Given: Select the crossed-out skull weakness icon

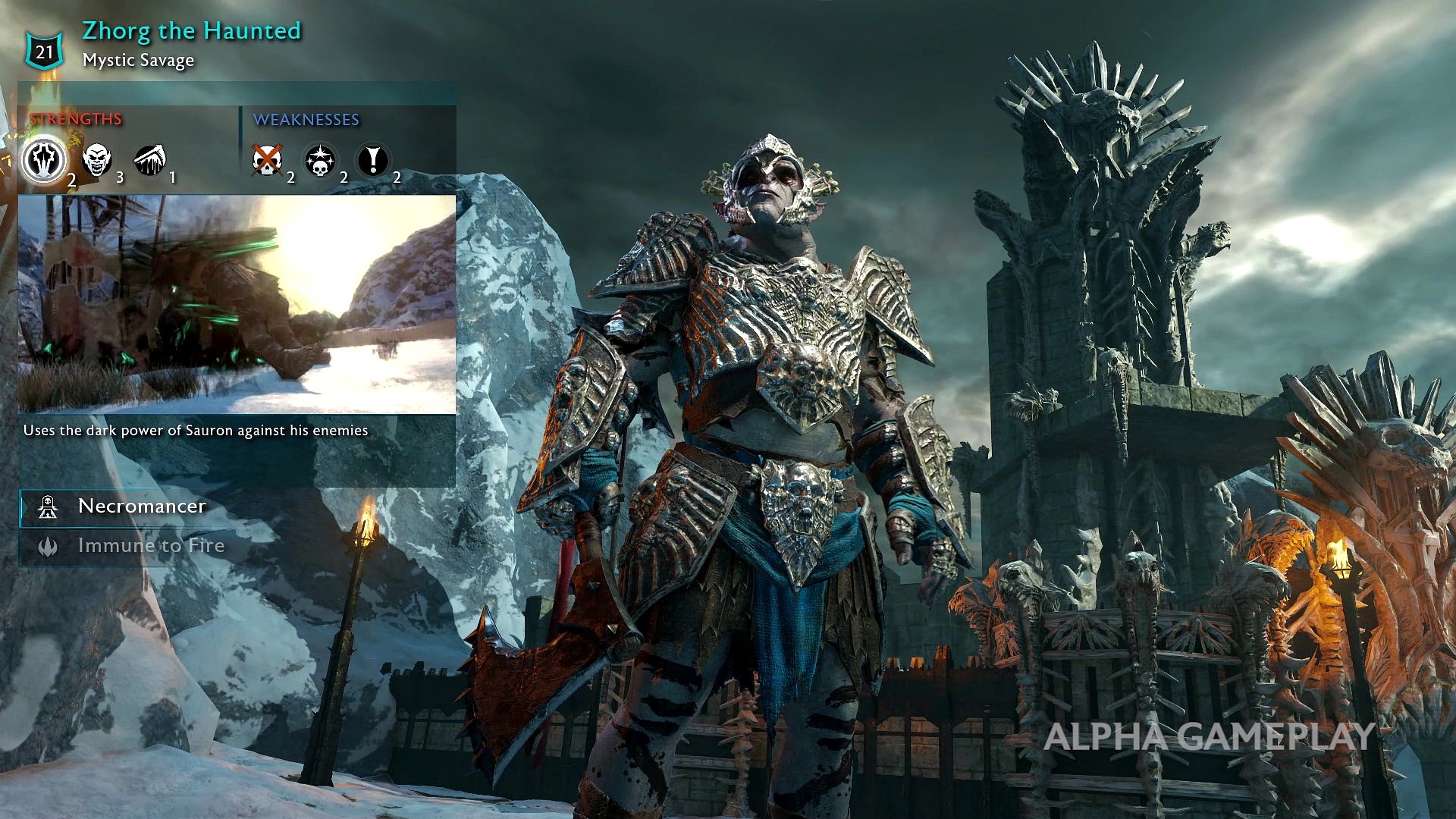Looking at the screenshot, I should 267,160.
